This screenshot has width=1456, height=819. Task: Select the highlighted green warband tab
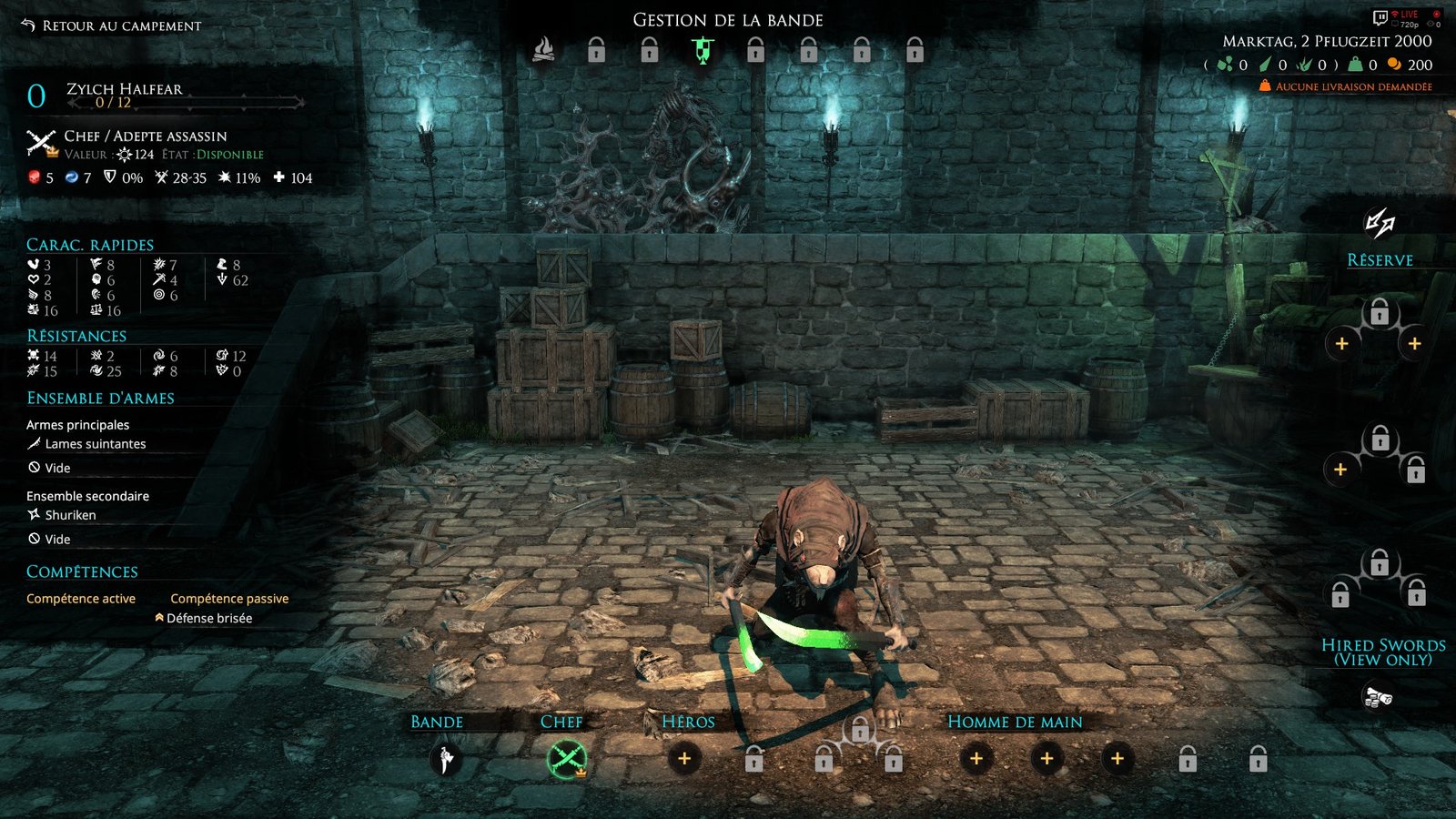point(703,50)
